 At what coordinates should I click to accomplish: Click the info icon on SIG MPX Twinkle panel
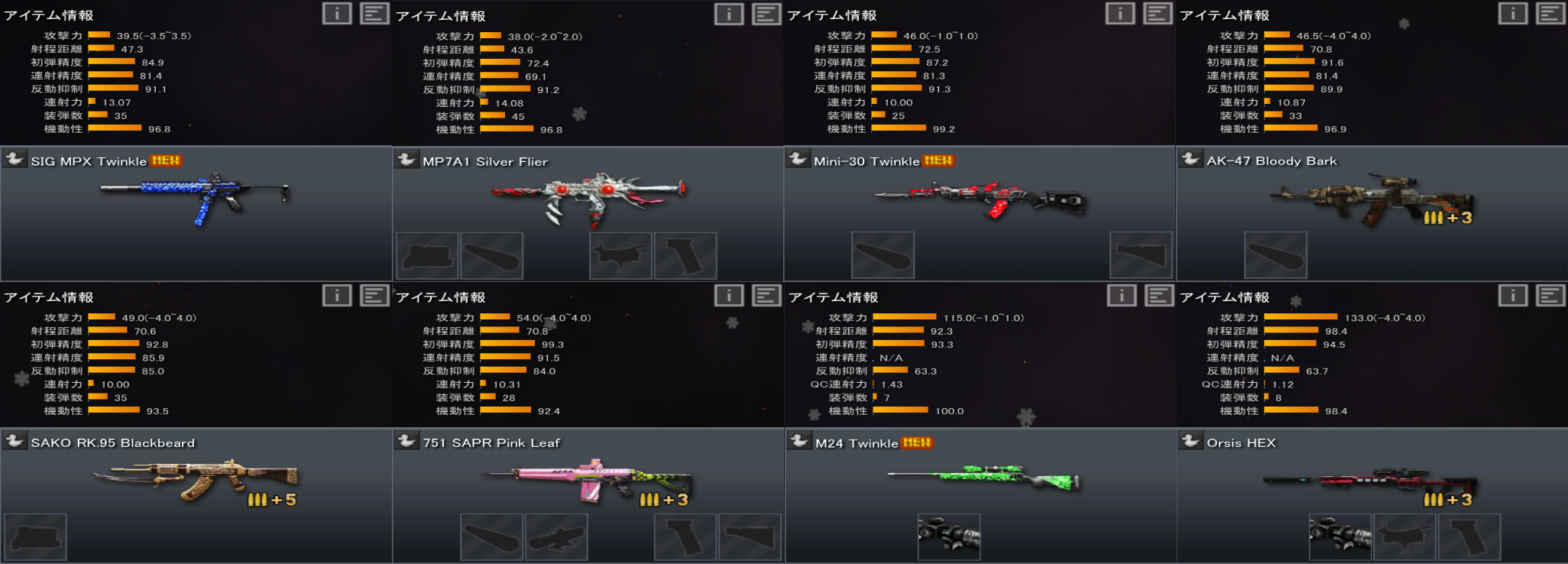[337, 13]
